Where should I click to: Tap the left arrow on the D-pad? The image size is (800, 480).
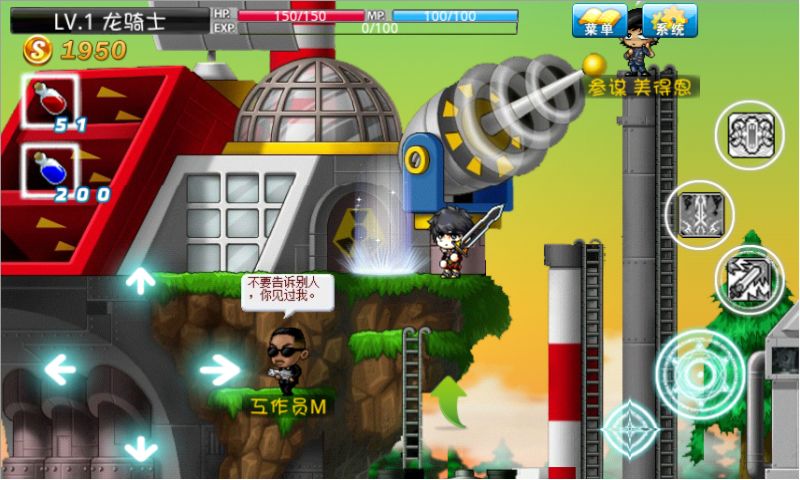(61, 371)
